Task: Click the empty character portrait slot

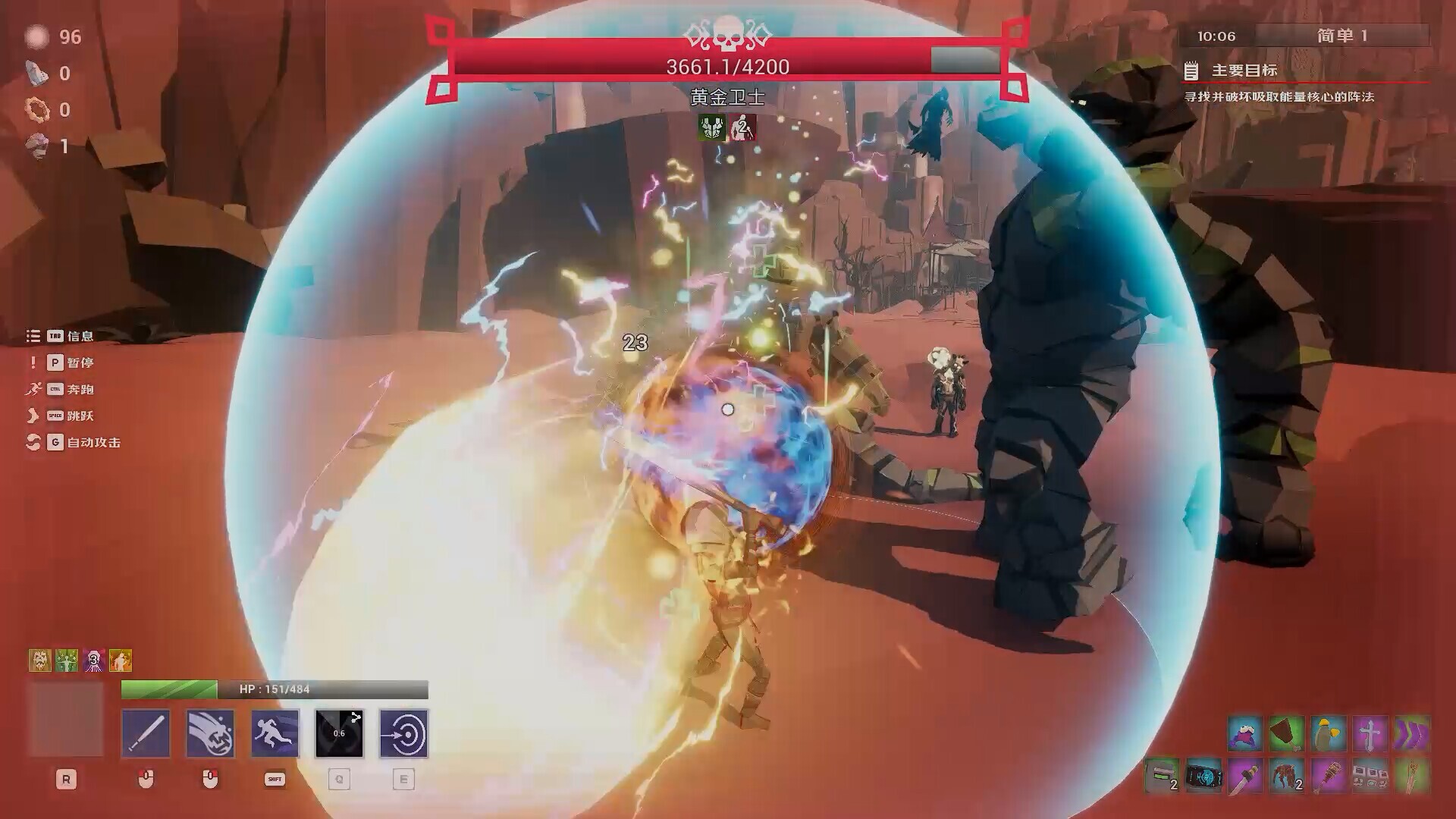Action: pyautogui.click(x=67, y=718)
